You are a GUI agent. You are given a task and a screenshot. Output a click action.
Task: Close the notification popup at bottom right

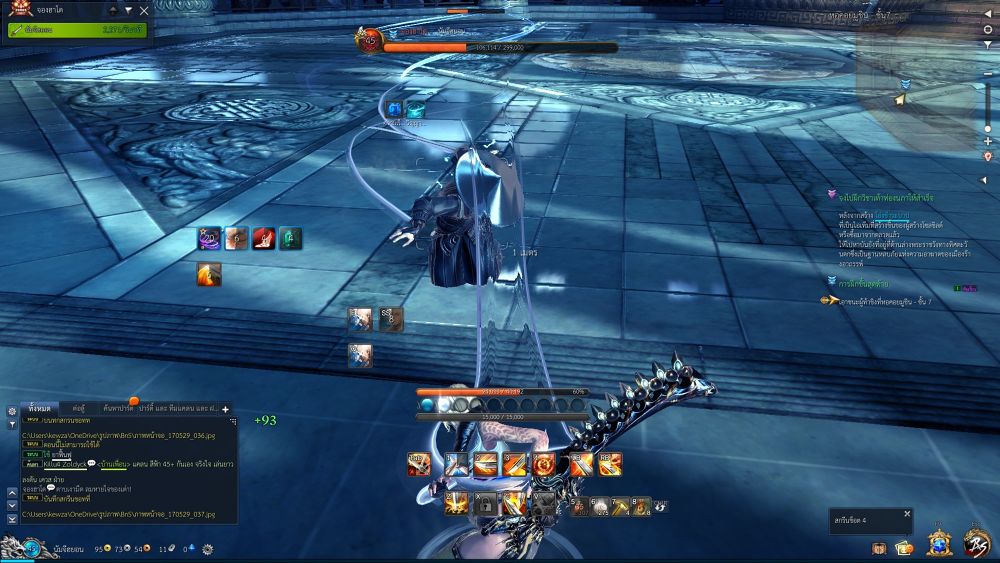907,514
